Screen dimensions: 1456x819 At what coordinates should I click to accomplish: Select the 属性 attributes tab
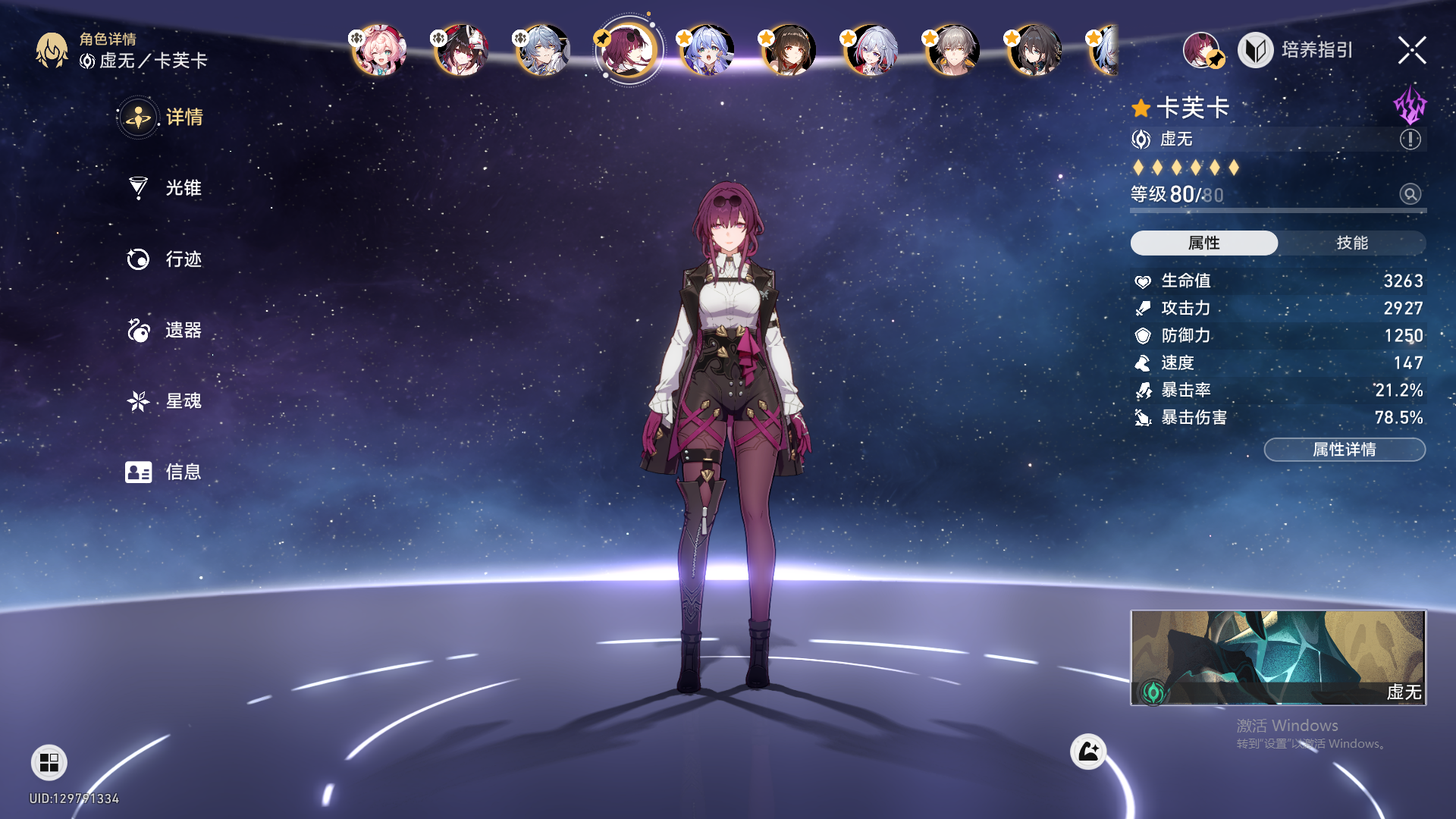(1203, 243)
